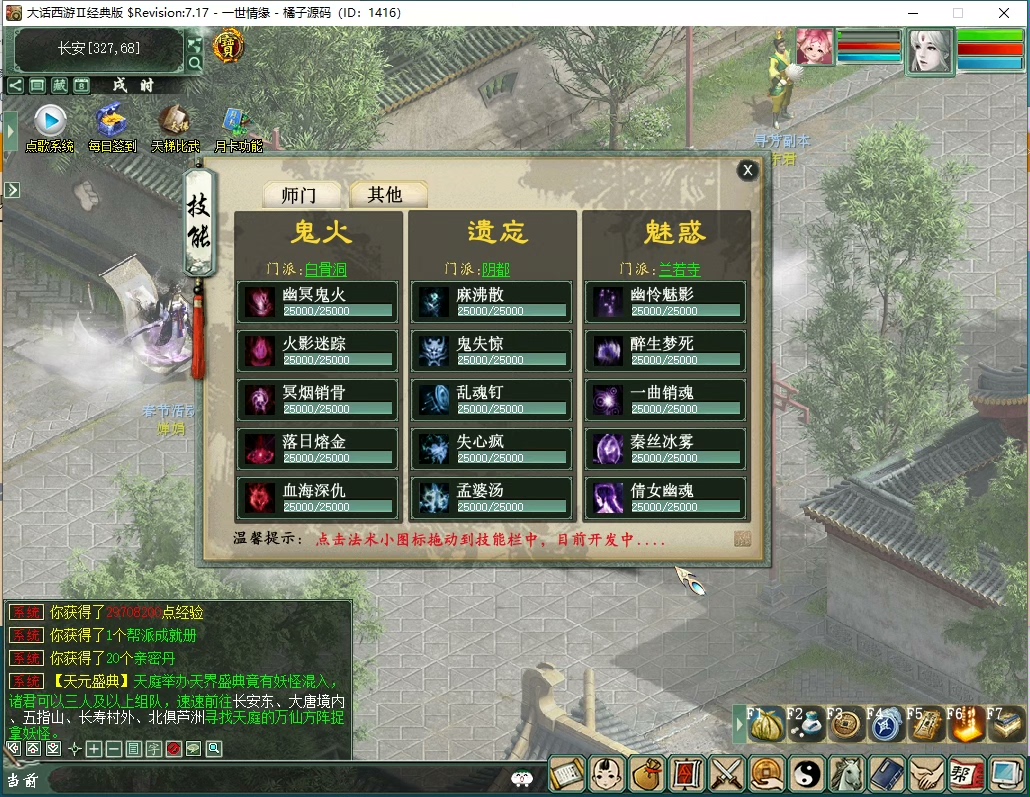Select the 幽冥鬼火 skill
Image resolution: width=1030 pixels, height=797 pixels.
pyautogui.click(x=318, y=302)
